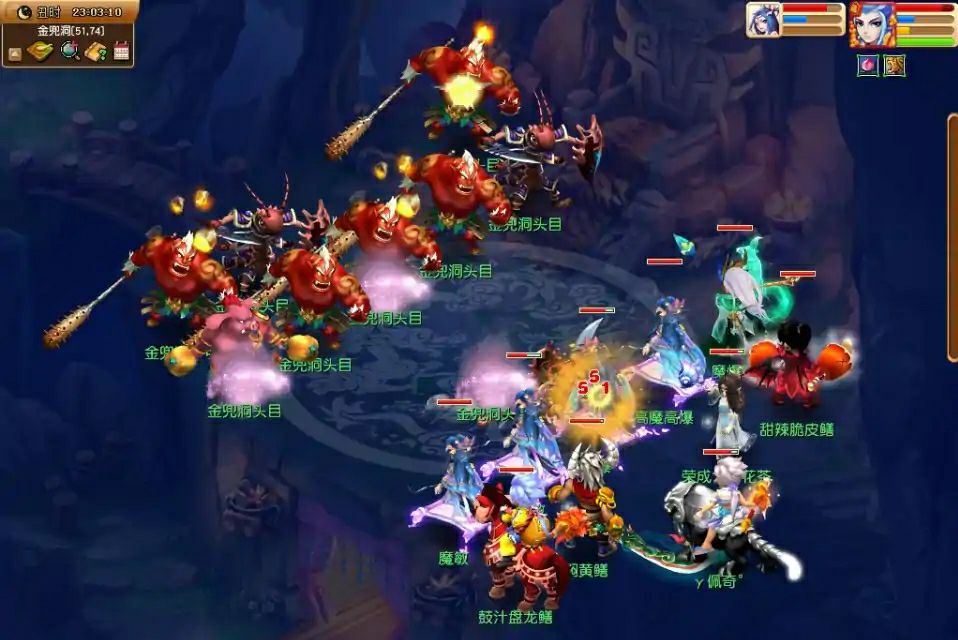This screenshot has height=640, width=958.
Task: Collapse the map panel with the small arrow button
Action: click(x=15, y=53)
